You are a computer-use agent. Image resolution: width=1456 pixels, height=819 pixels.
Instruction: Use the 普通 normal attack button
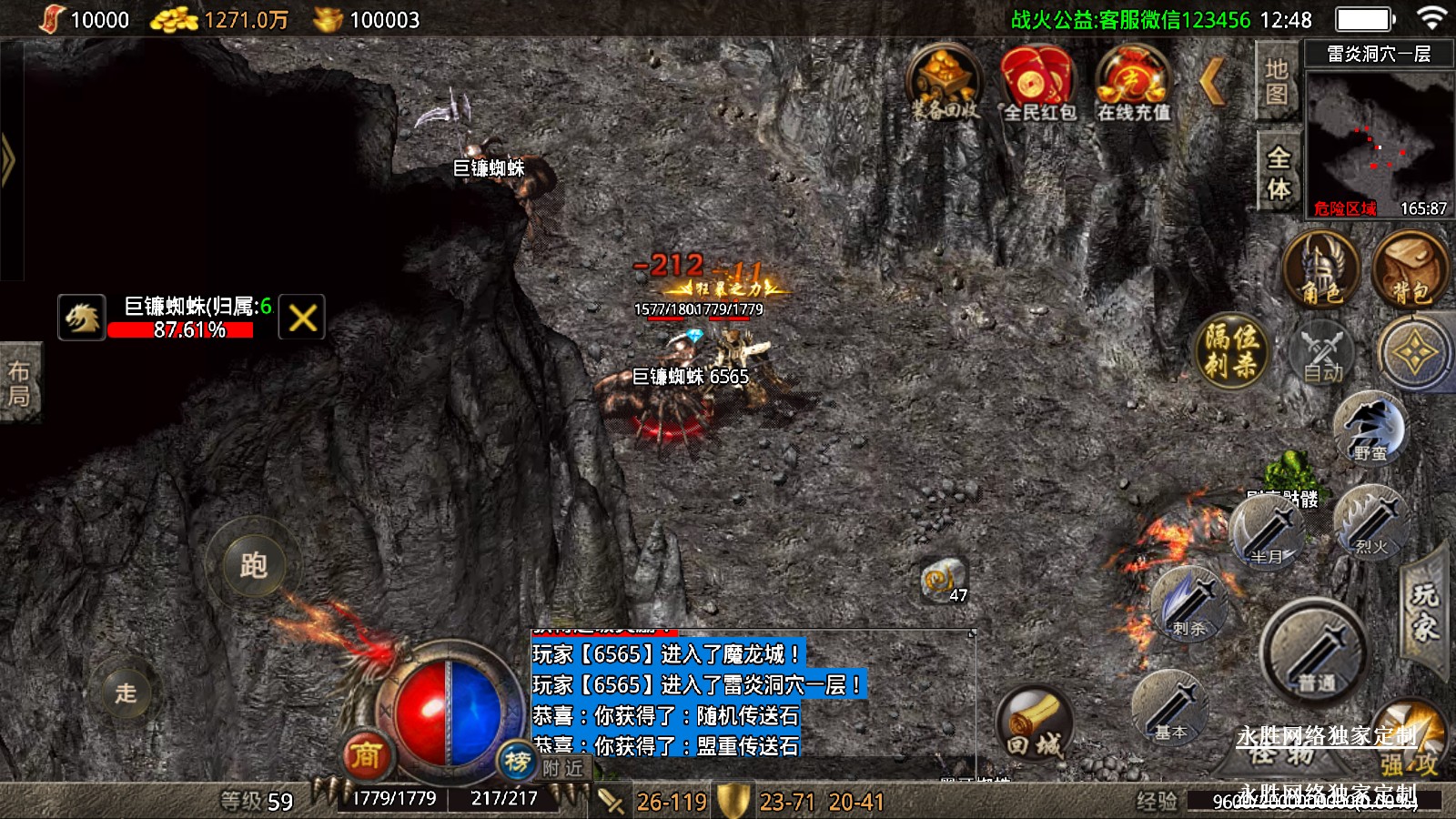(x=1314, y=652)
